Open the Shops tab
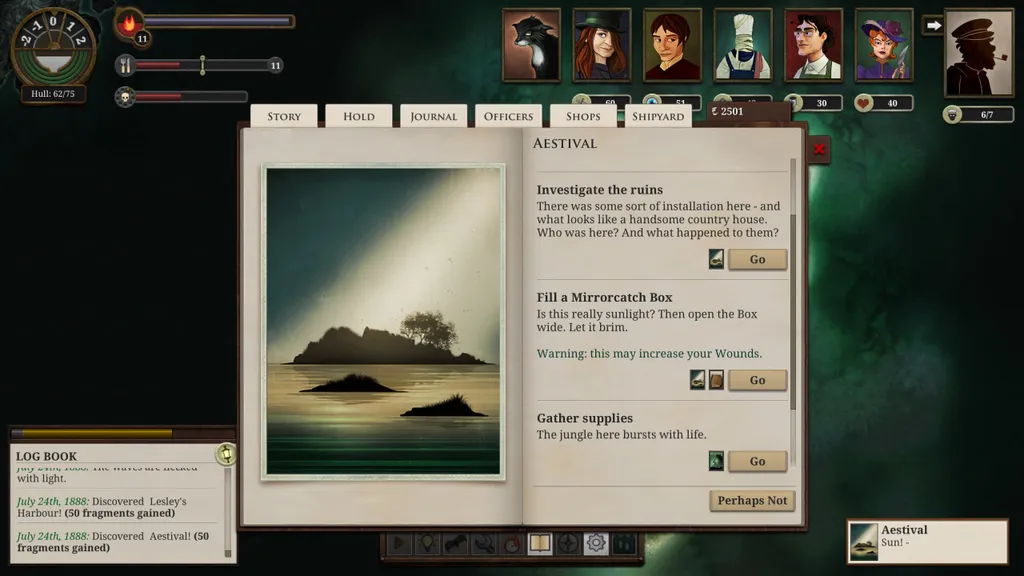The image size is (1024, 576). pos(583,116)
